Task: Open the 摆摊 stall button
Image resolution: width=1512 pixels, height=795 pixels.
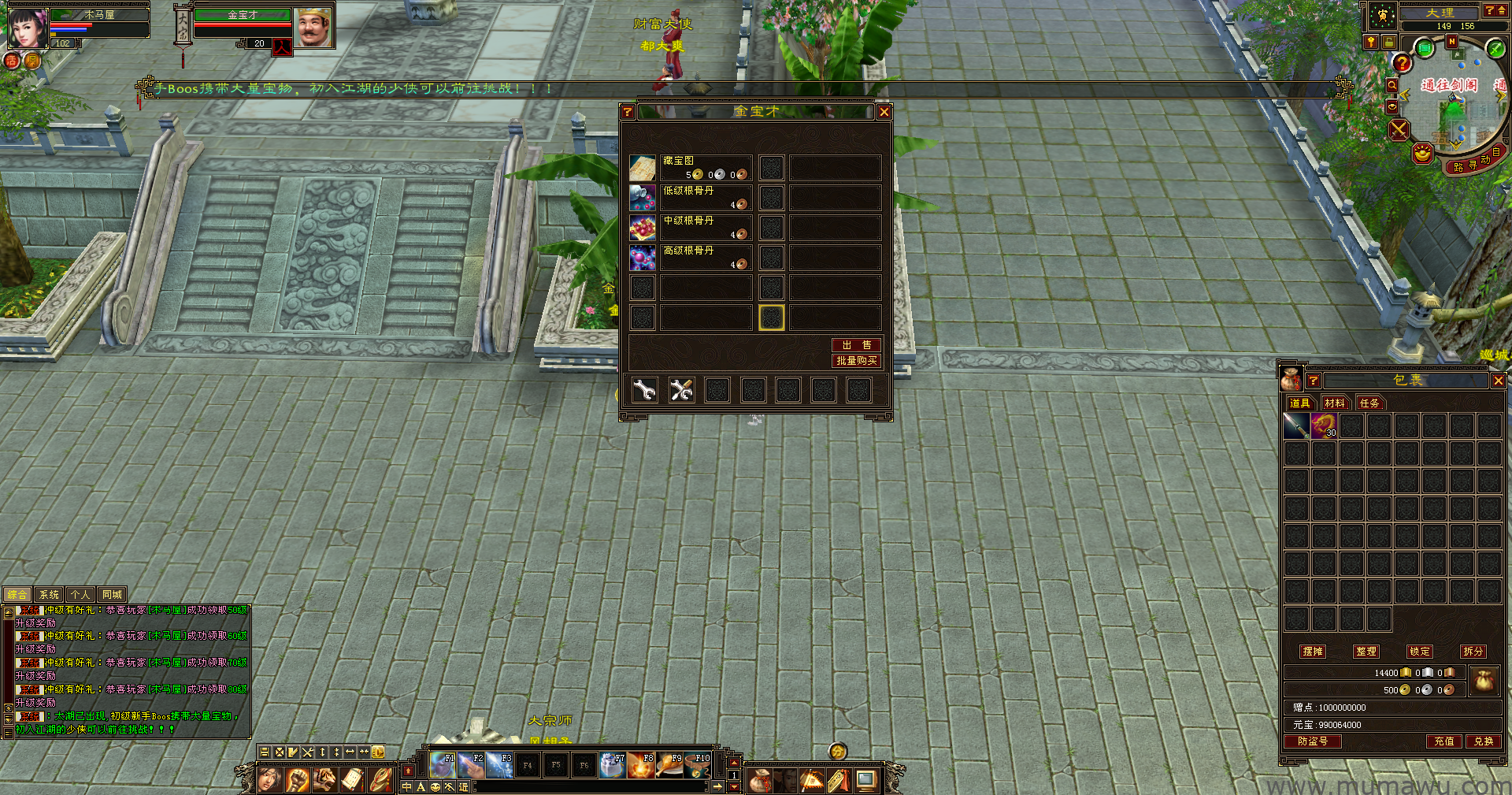Action: tap(1313, 652)
